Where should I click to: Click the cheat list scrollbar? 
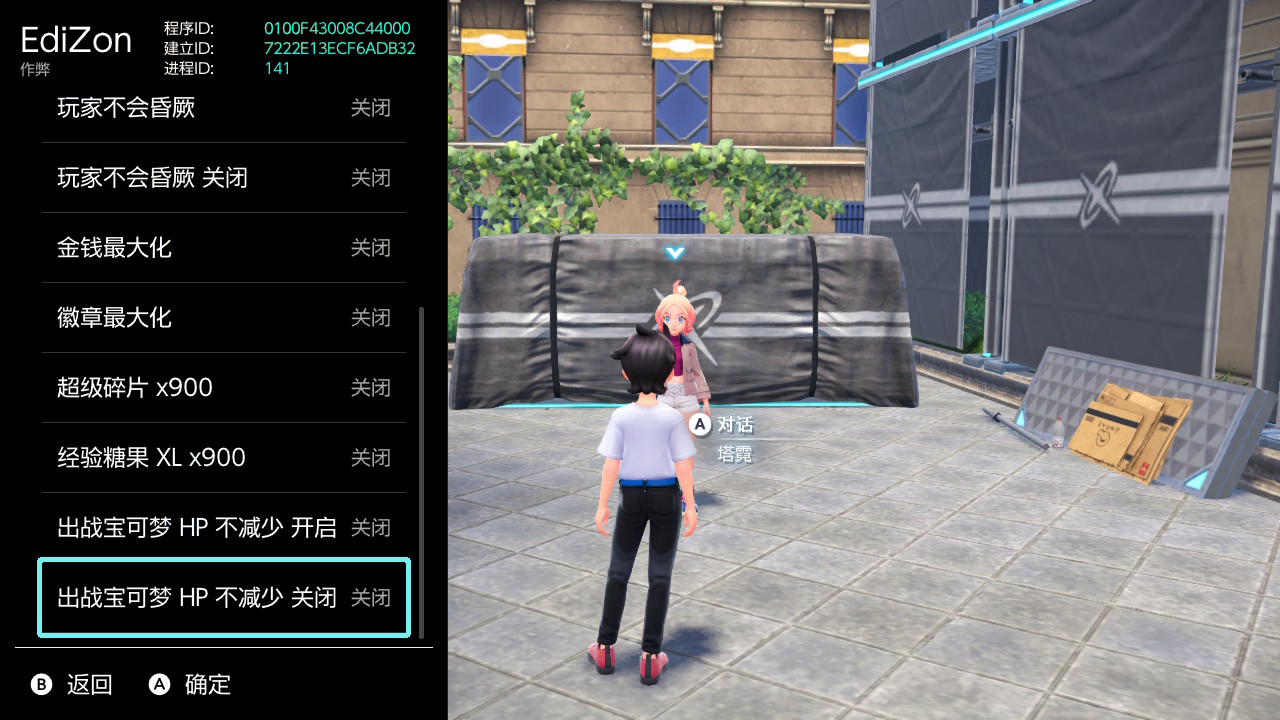(422, 470)
